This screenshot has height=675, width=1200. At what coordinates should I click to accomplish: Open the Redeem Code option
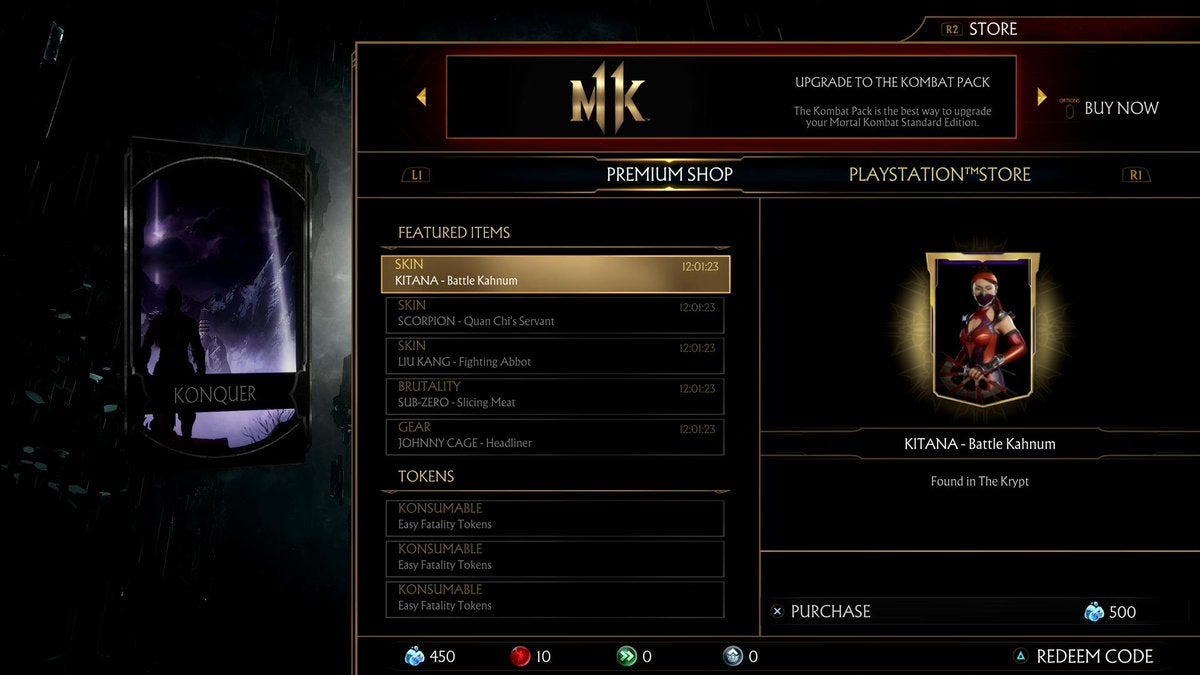click(1094, 656)
